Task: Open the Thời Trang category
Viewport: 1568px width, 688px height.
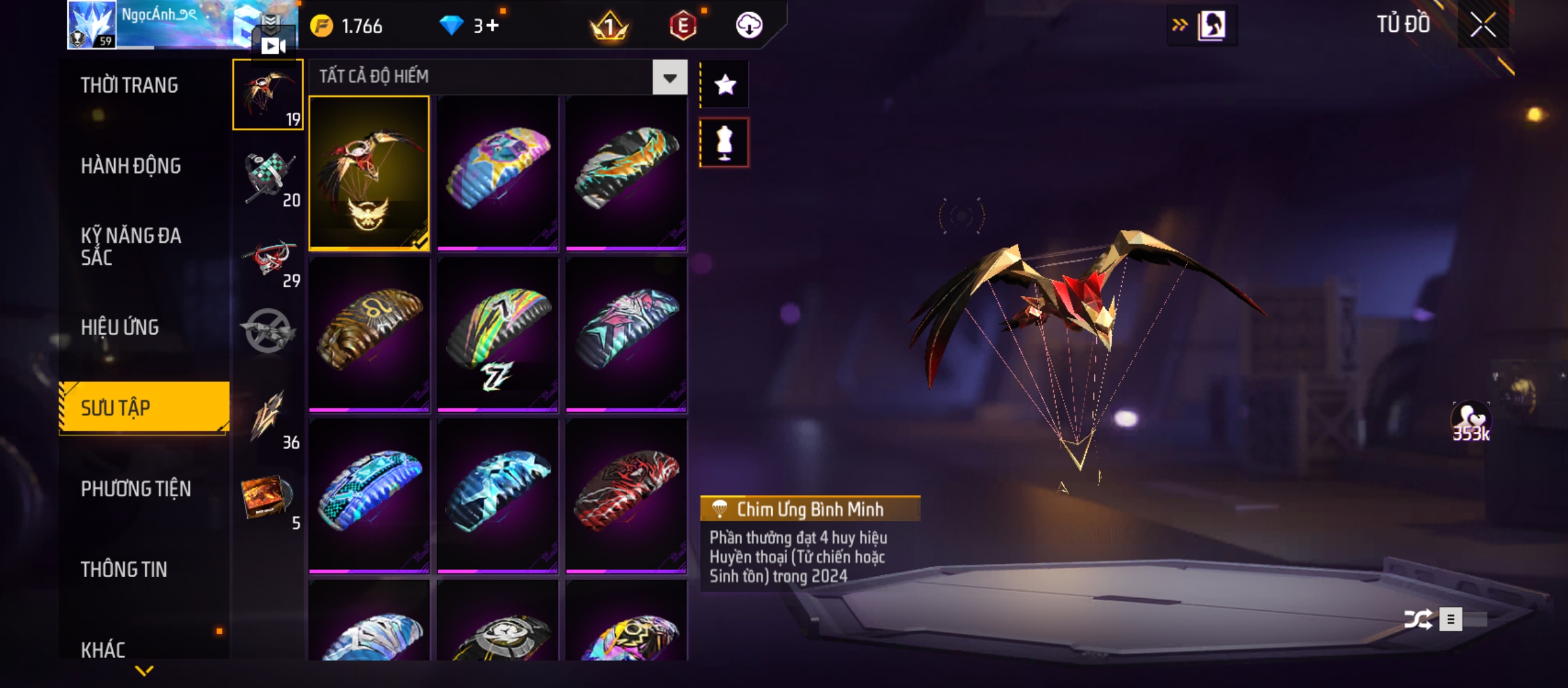Action: click(129, 85)
